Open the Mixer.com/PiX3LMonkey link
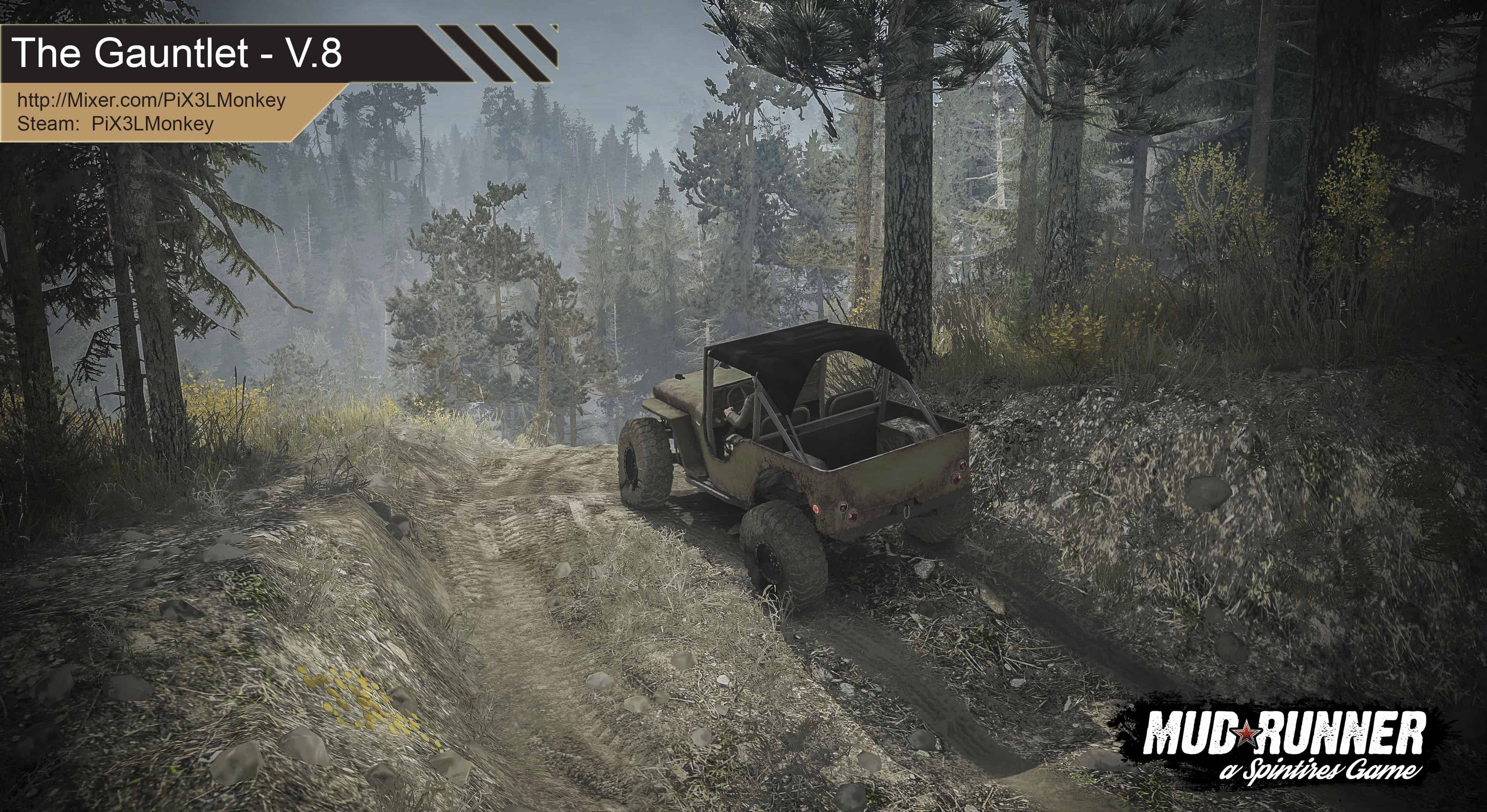 (x=151, y=100)
